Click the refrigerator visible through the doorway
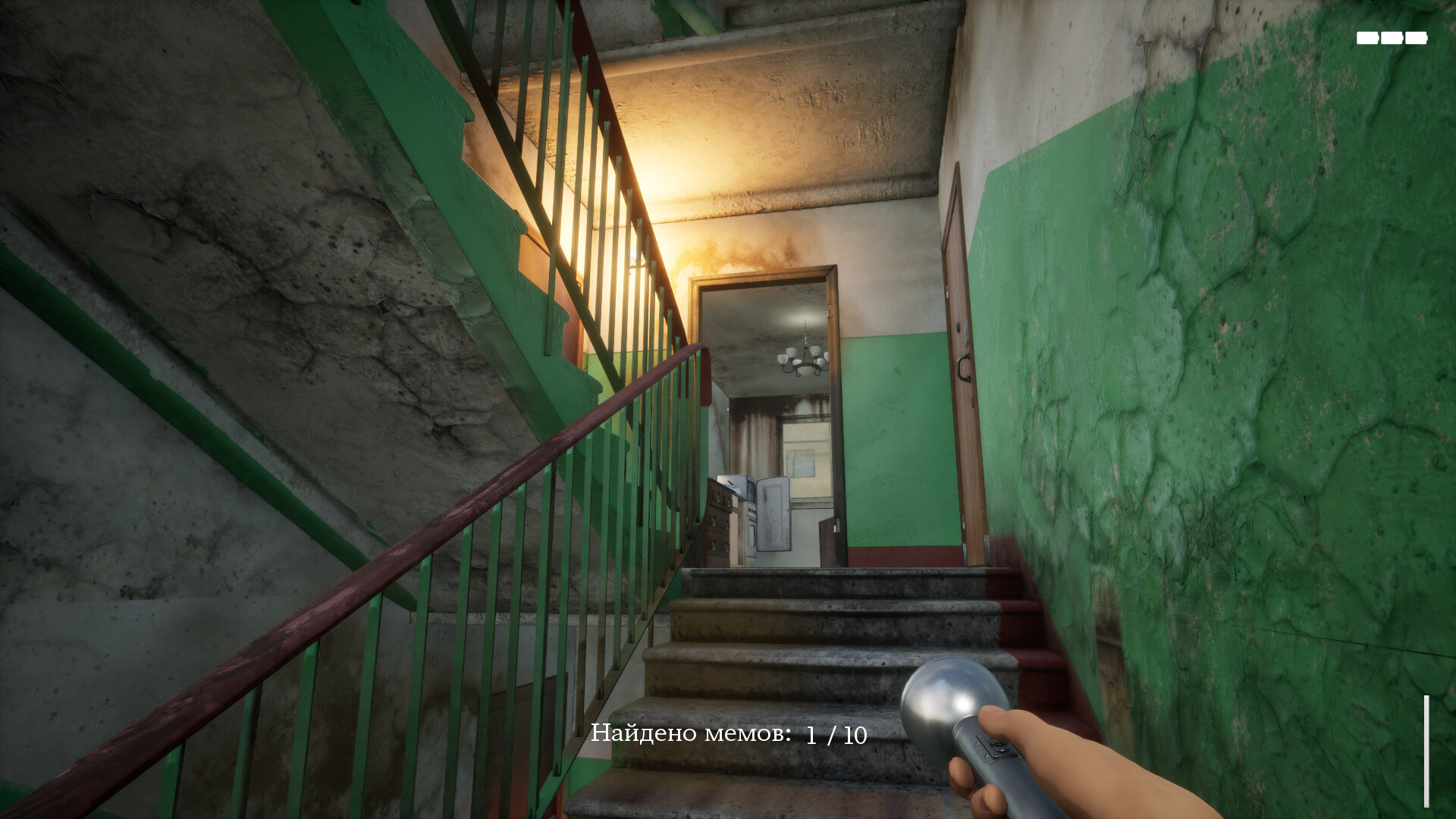 click(773, 516)
